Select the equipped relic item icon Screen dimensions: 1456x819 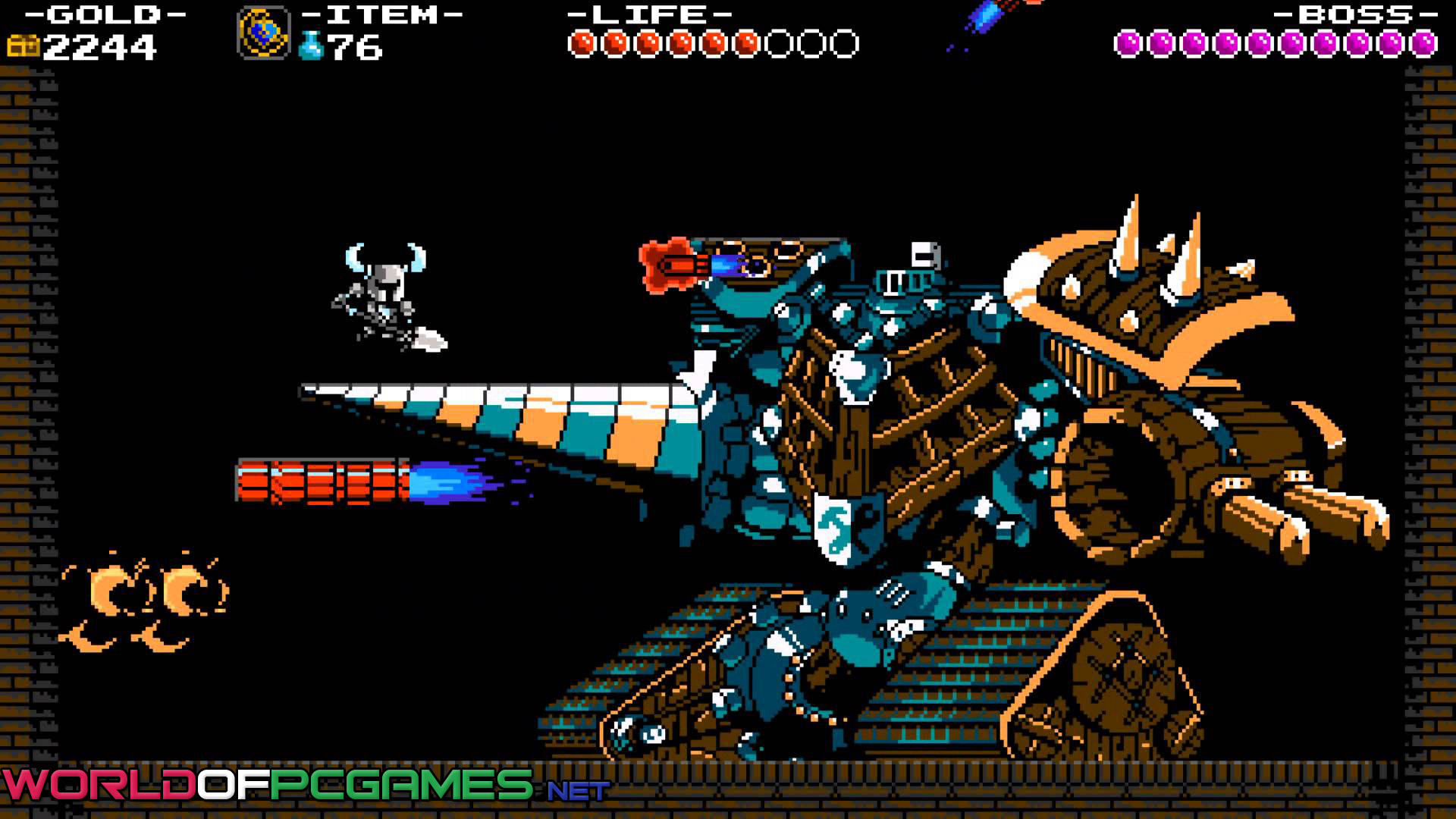pyautogui.click(x=263, y=33)
